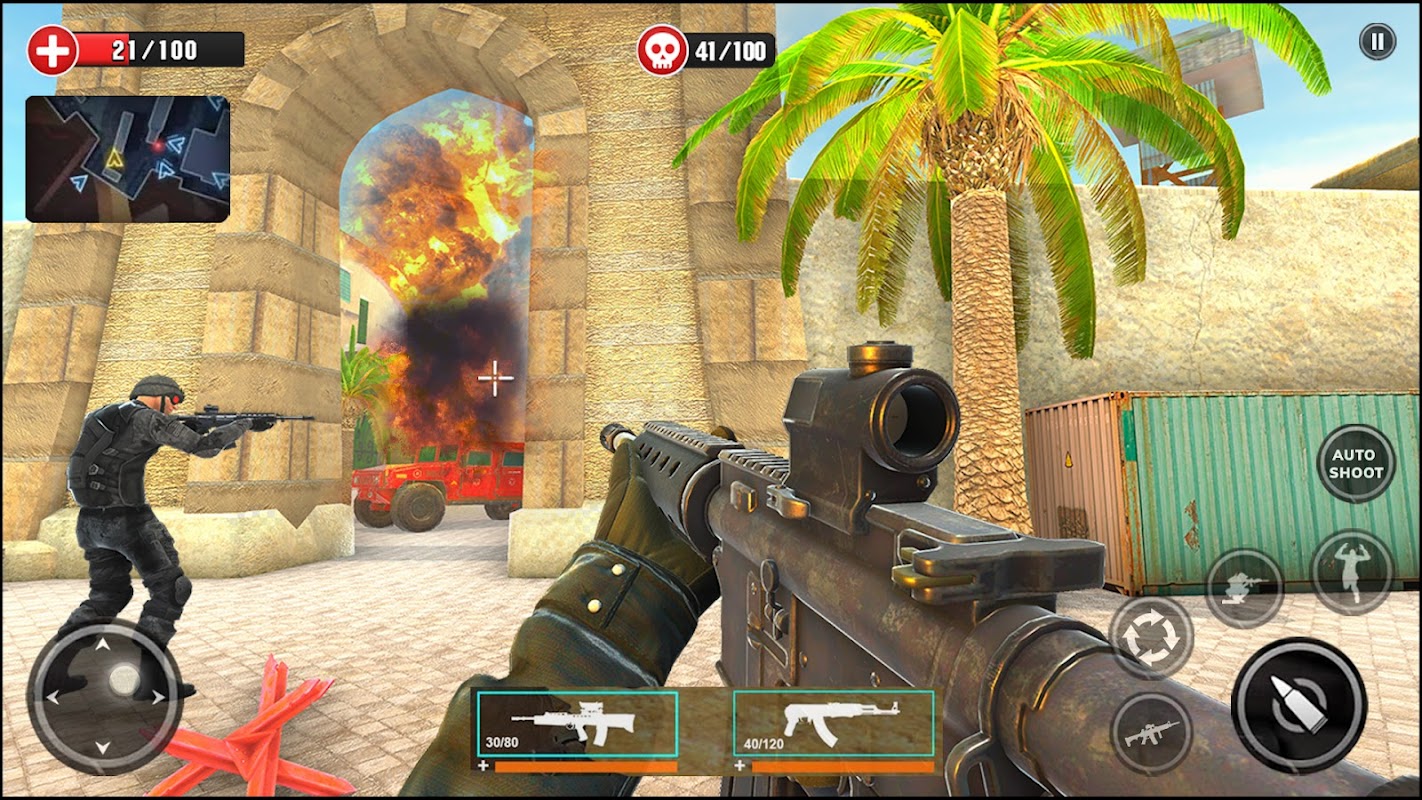
Task: Choose the AK-47 slot with 40/120 ammo
Action: [x=834, y=727]
